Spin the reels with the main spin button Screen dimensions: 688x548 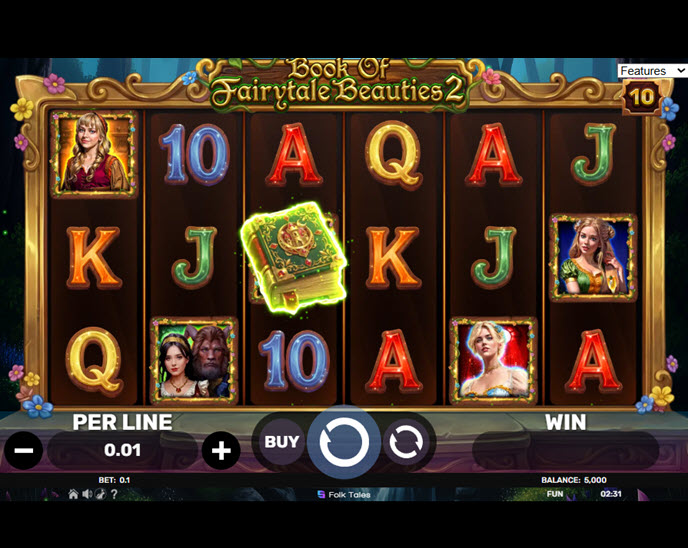343,441
